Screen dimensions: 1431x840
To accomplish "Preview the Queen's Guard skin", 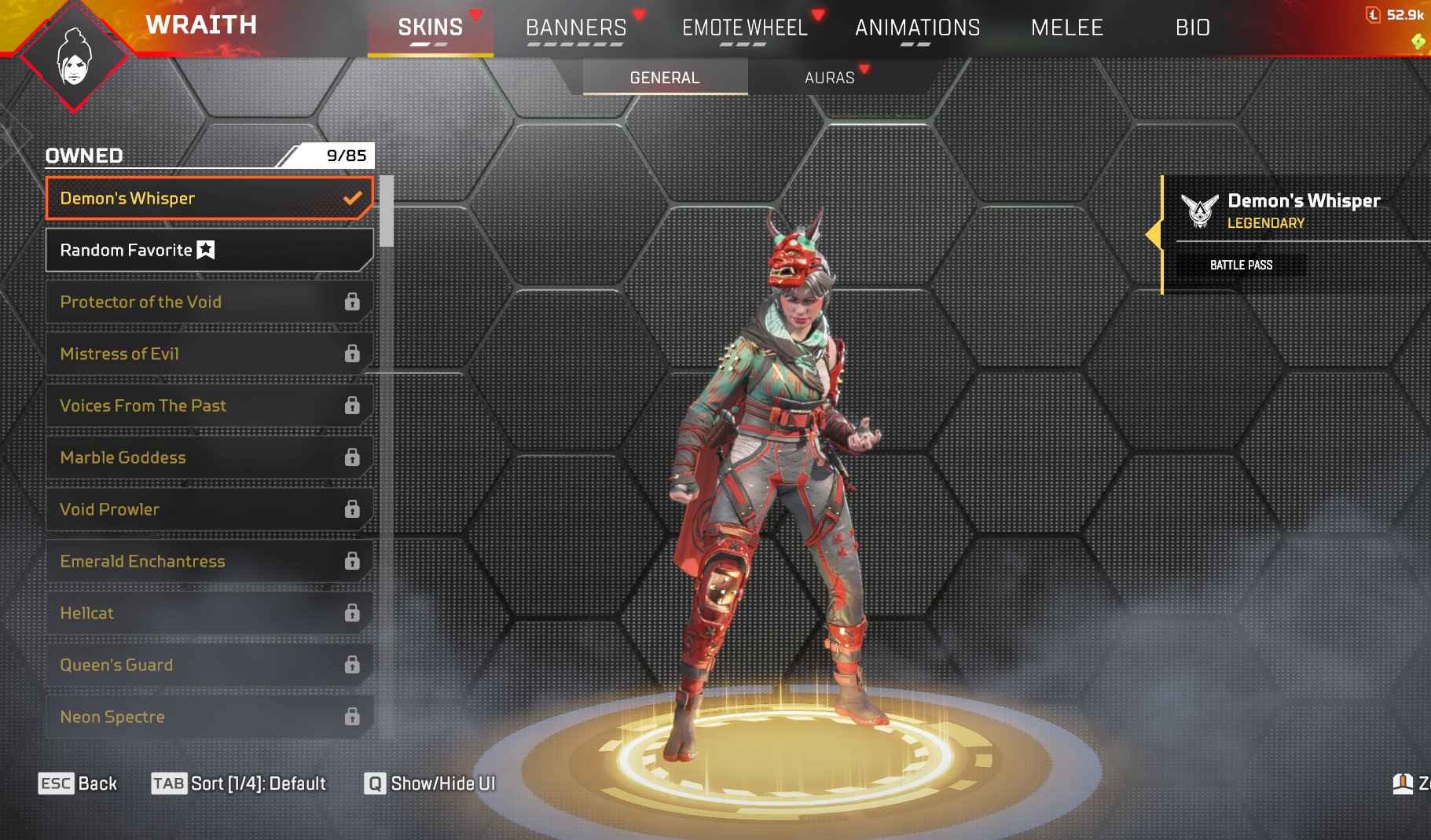I will pyautogui.click(x=208, y=665).
